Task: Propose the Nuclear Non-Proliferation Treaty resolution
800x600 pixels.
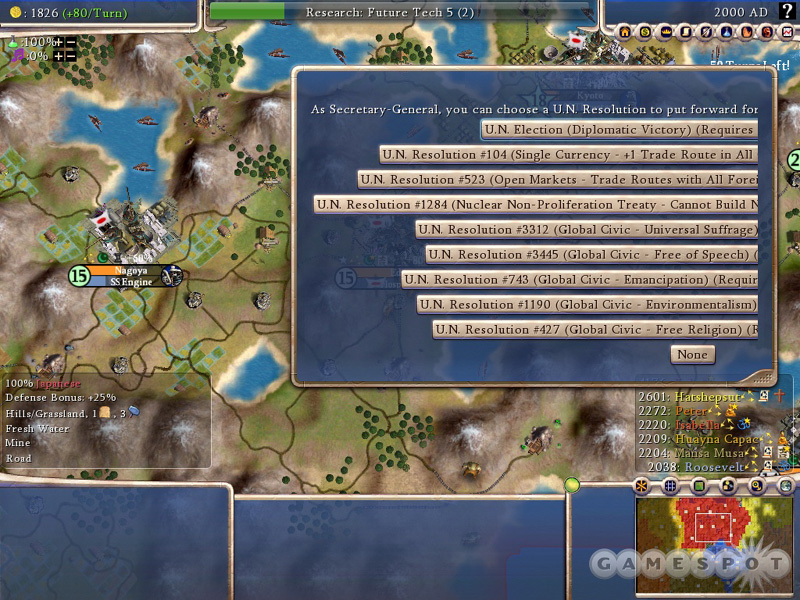Action: [x=535, y=204]
